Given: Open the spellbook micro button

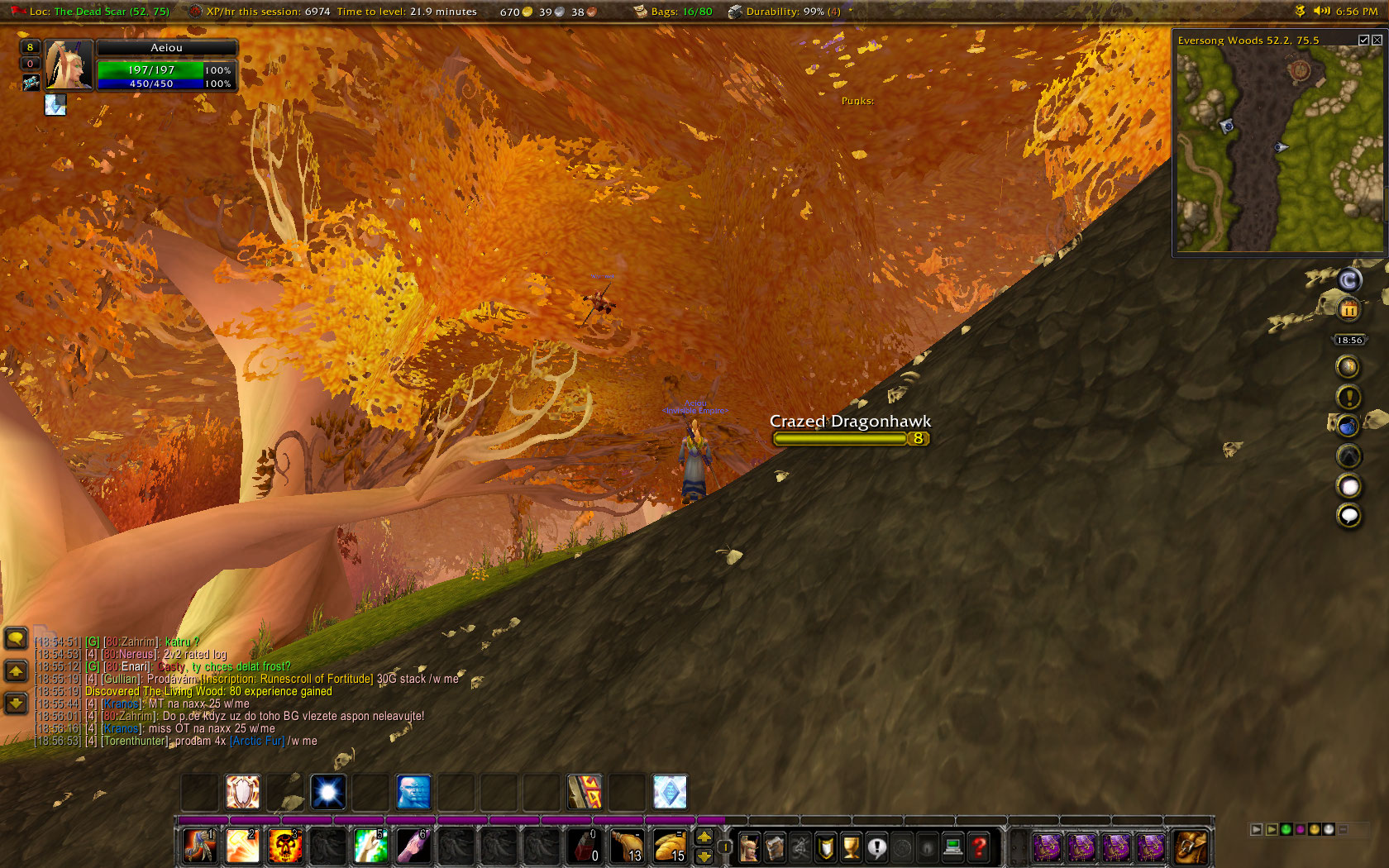Looking at the screenshot, I should point(775,847).
